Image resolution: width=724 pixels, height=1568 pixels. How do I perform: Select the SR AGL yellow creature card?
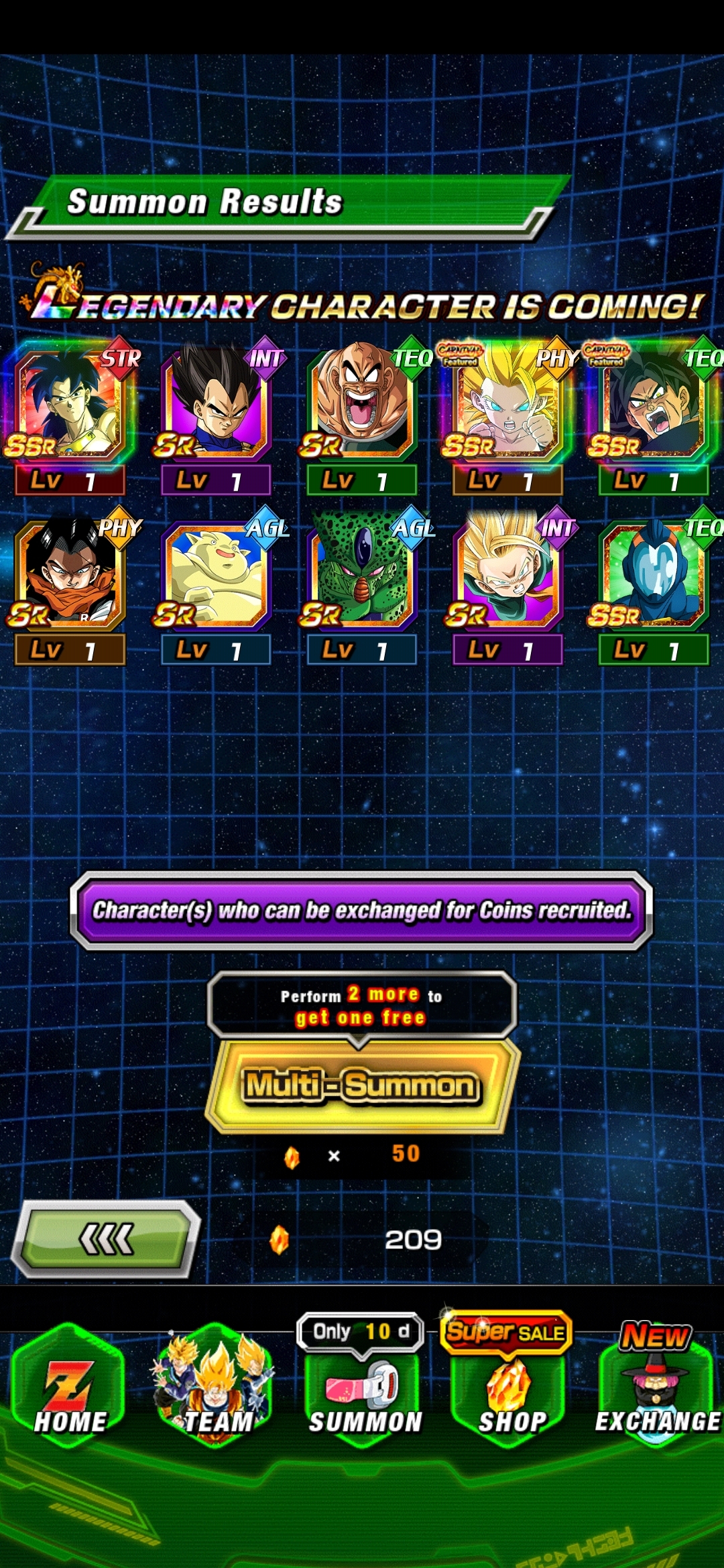coord(216,575)
